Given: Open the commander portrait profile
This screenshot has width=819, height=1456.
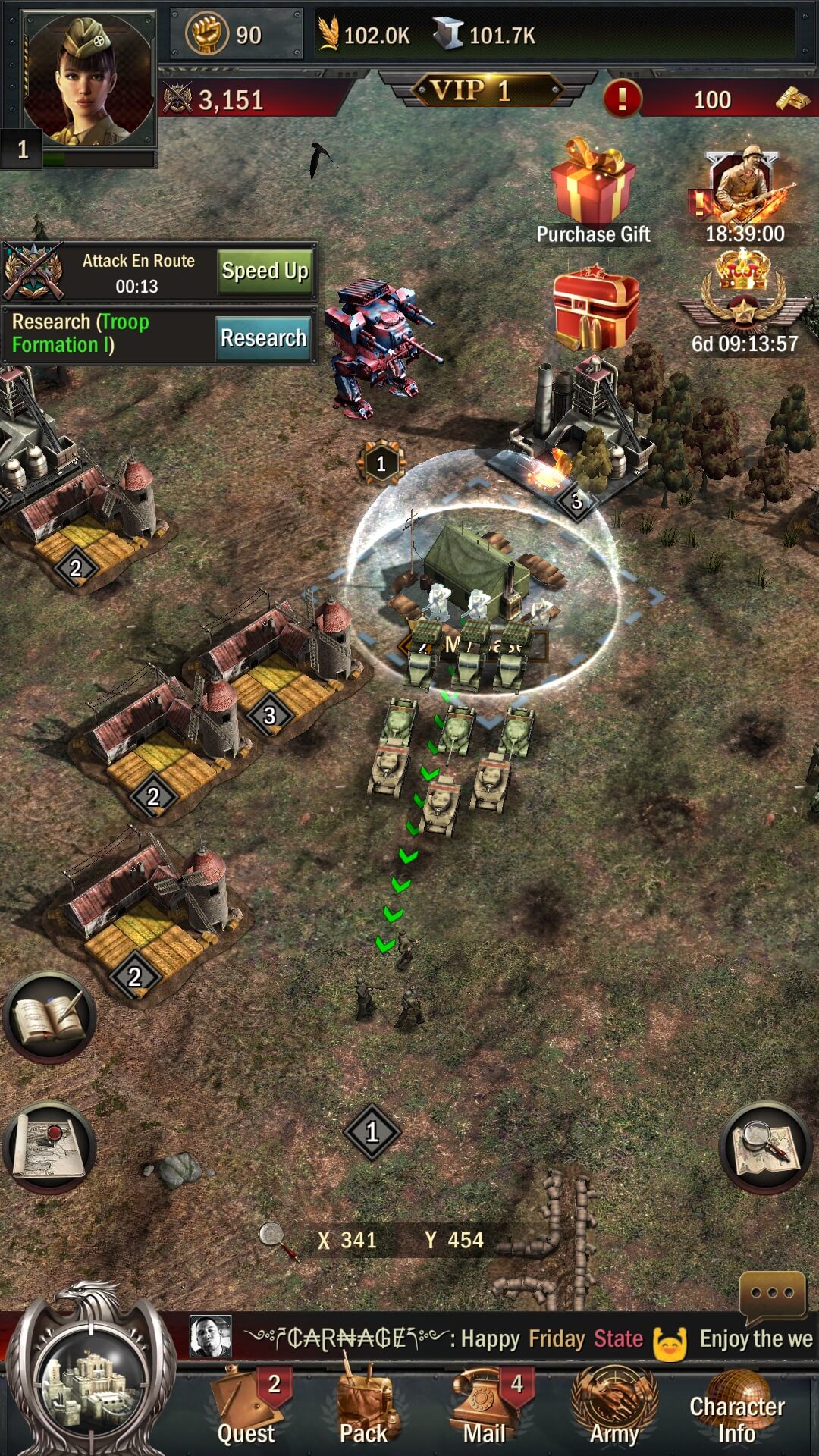Looking at the screenshot, I should pos(87,80).
